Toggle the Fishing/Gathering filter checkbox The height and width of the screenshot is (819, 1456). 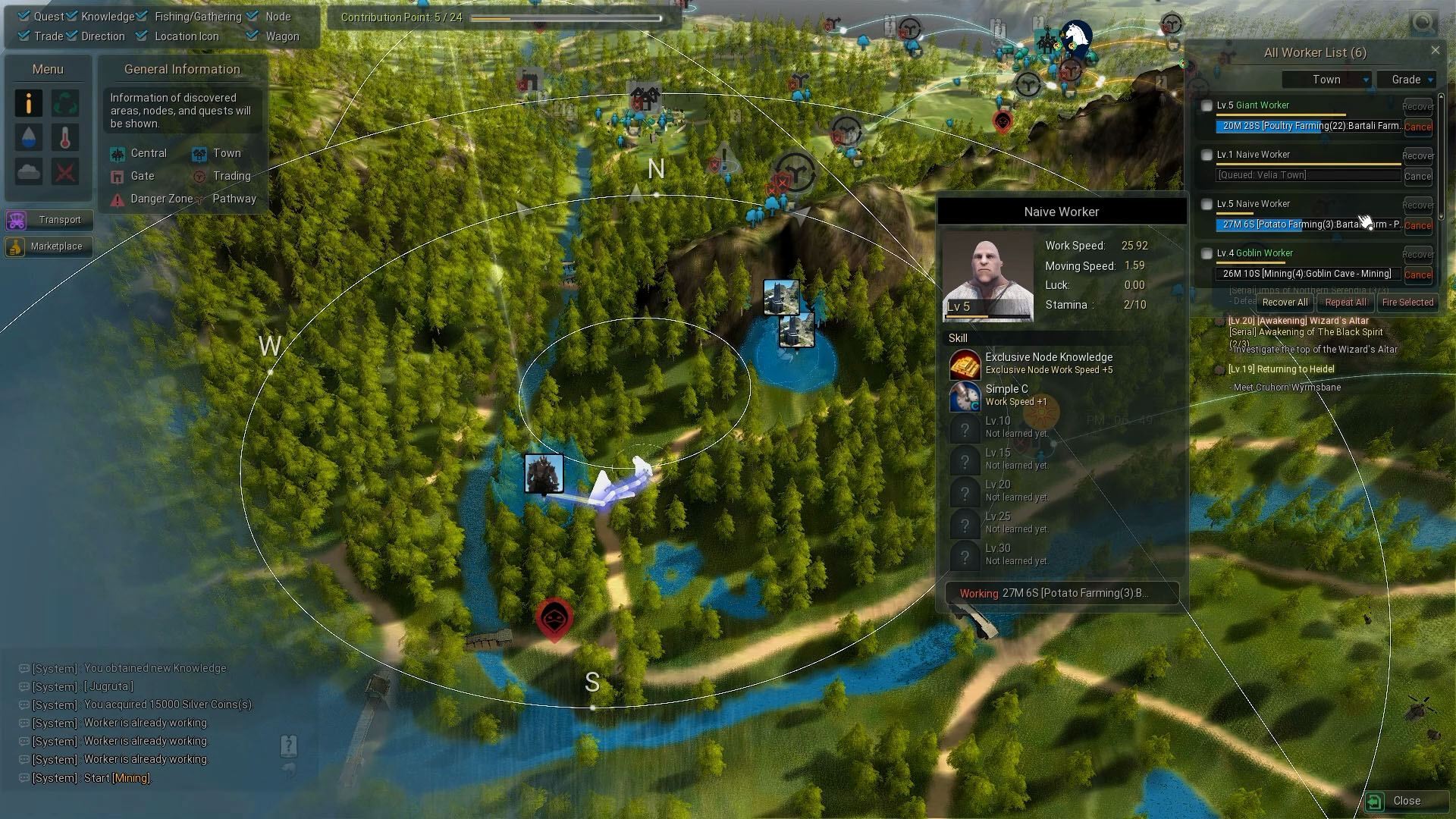pyautogui.click(x=142, y=16)
